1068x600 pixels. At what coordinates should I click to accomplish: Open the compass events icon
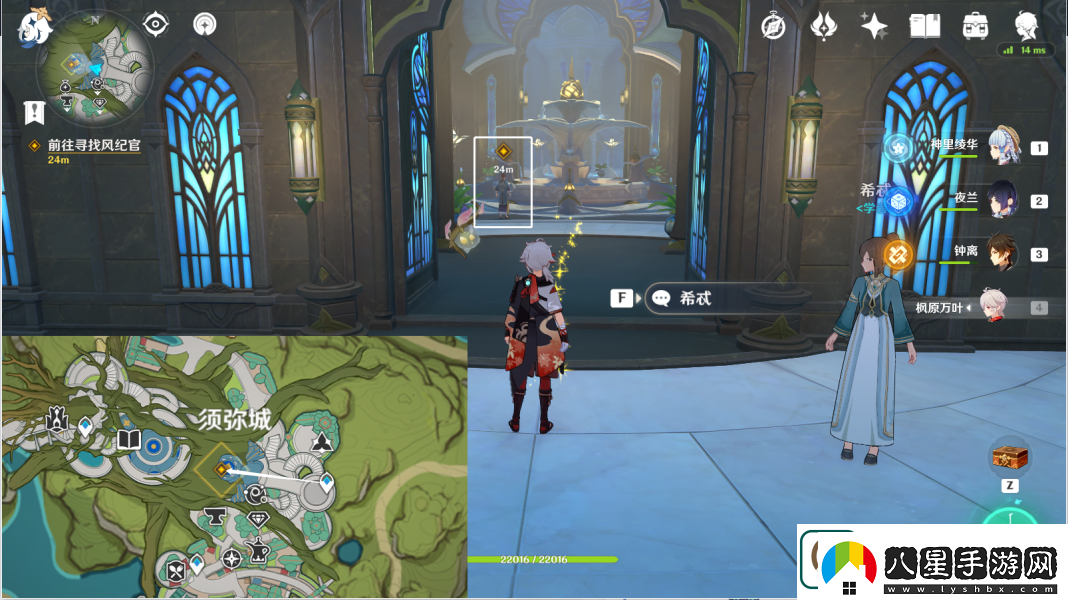773,26
